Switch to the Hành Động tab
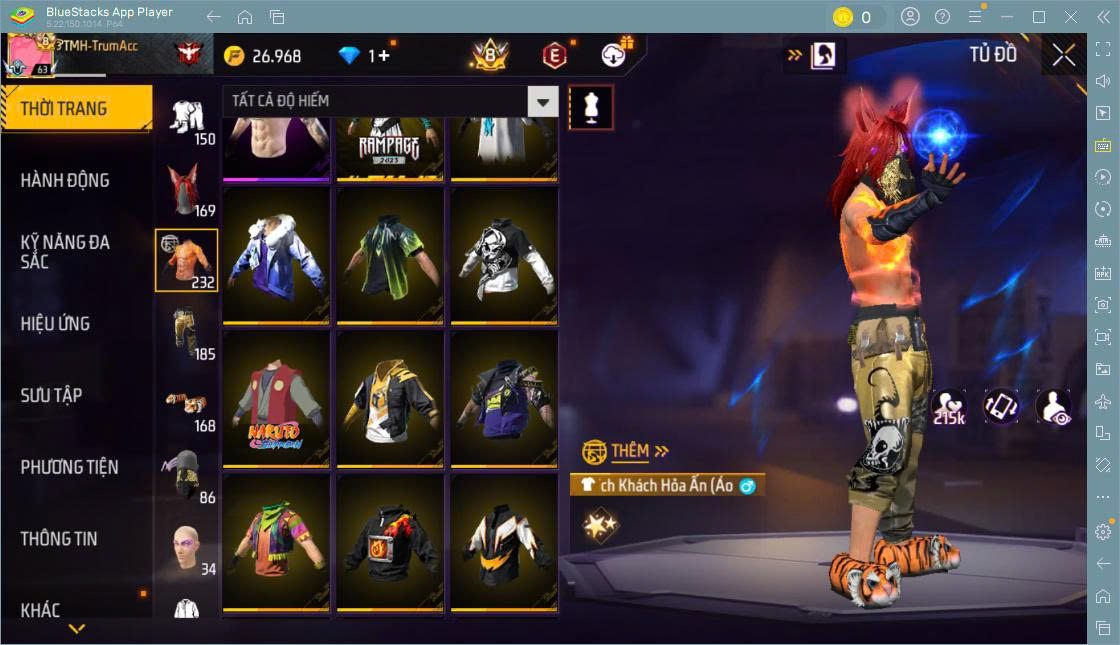This screenshot has width=1120, height=645. (66, 181)
